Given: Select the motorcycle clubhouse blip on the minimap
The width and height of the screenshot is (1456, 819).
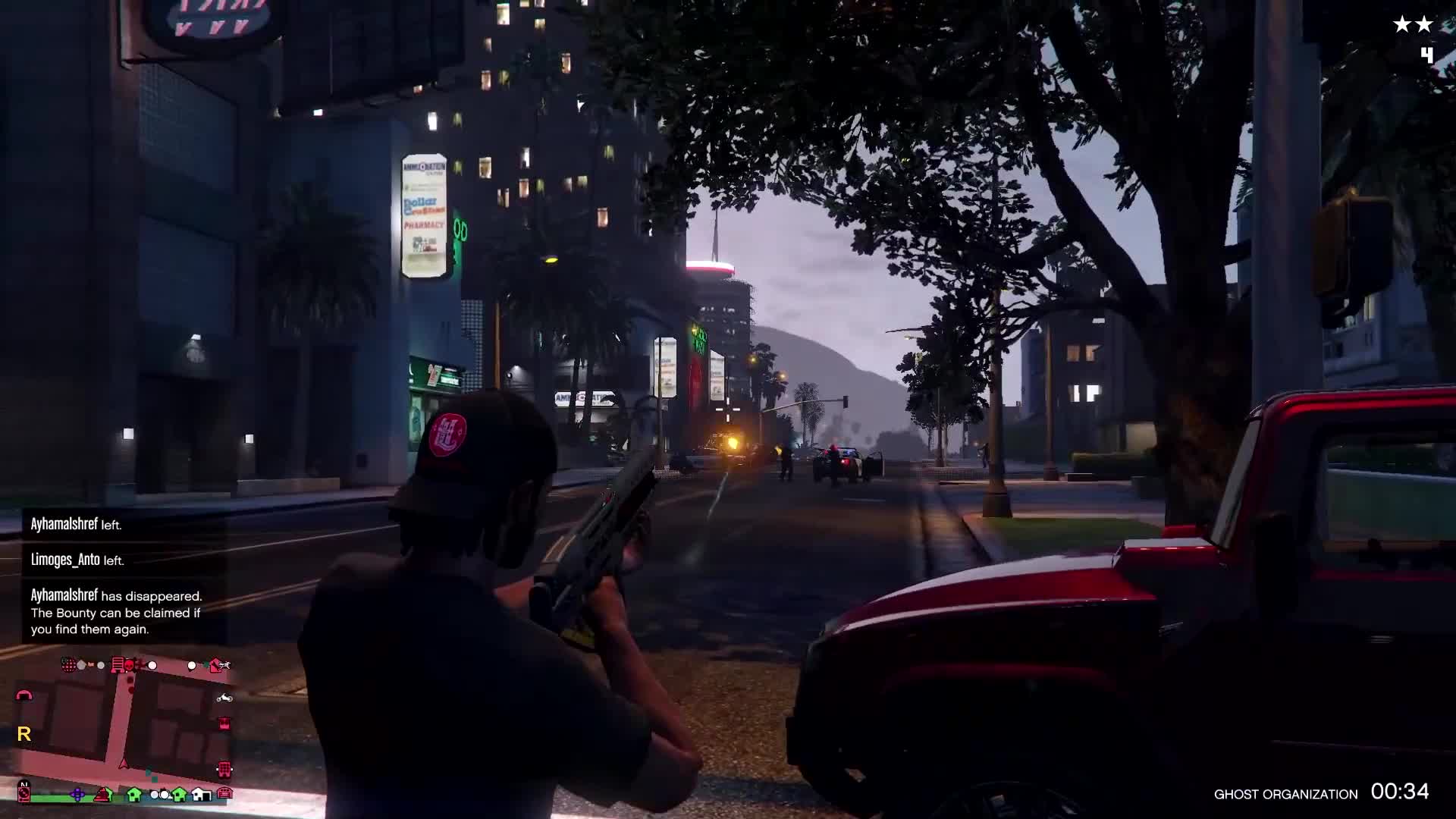Looking at the screenshot, I should [x=224, y=698].
